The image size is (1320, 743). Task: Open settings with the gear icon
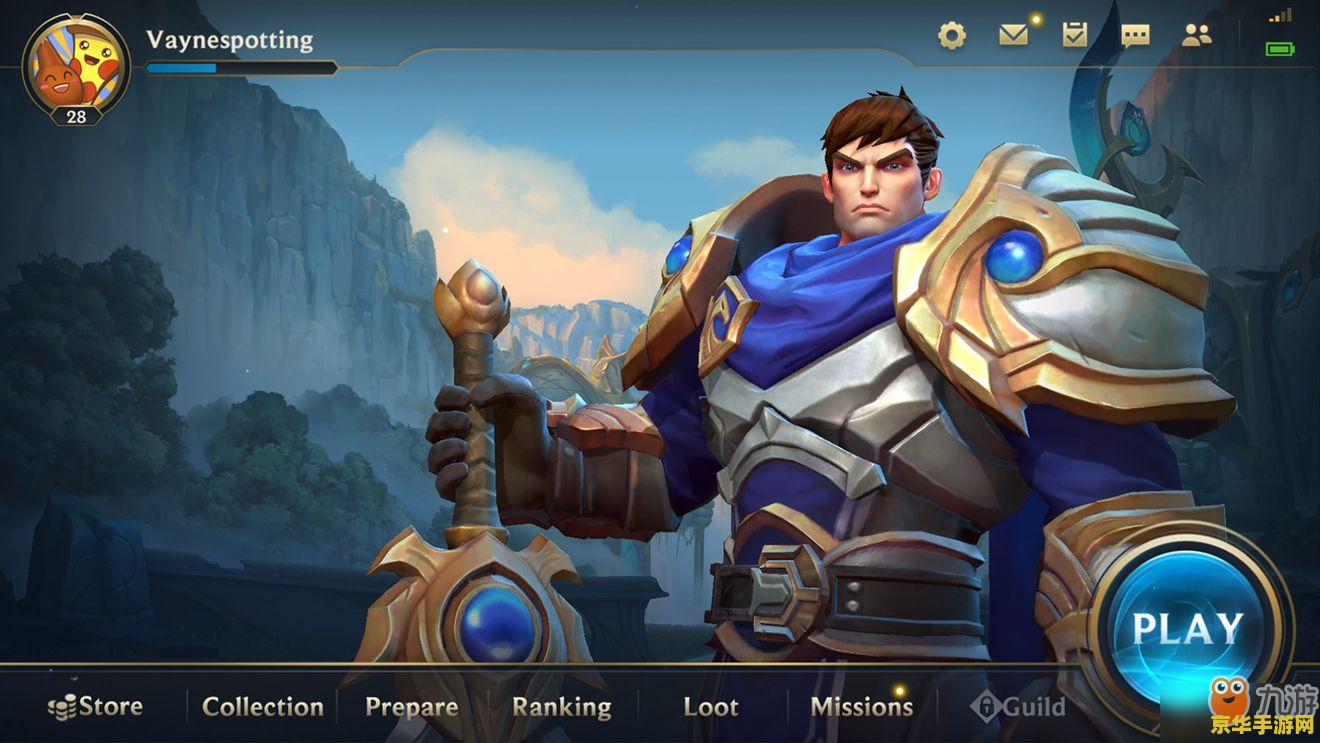(951, 36)
